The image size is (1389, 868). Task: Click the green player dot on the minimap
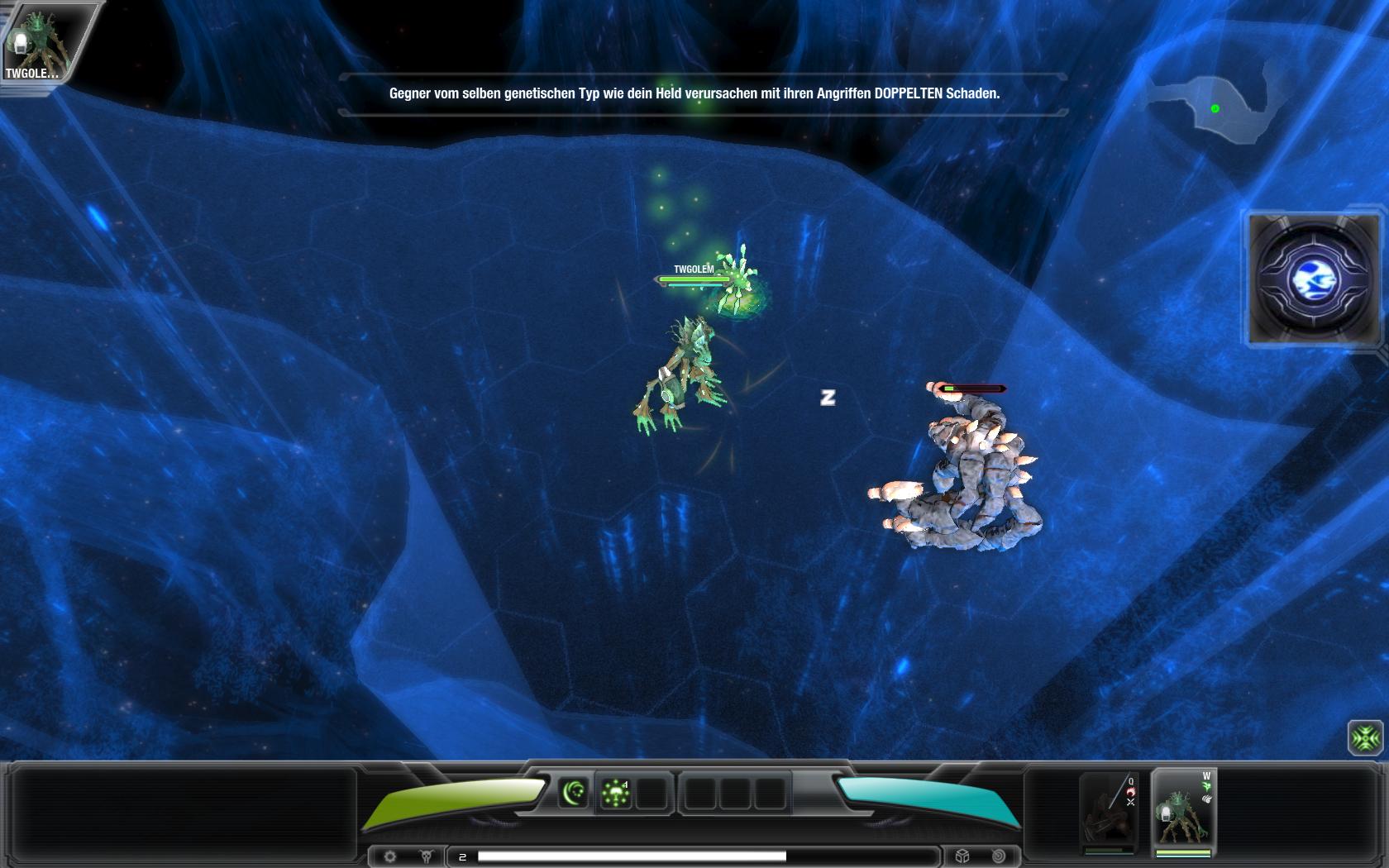click(x=1215, y=107)
